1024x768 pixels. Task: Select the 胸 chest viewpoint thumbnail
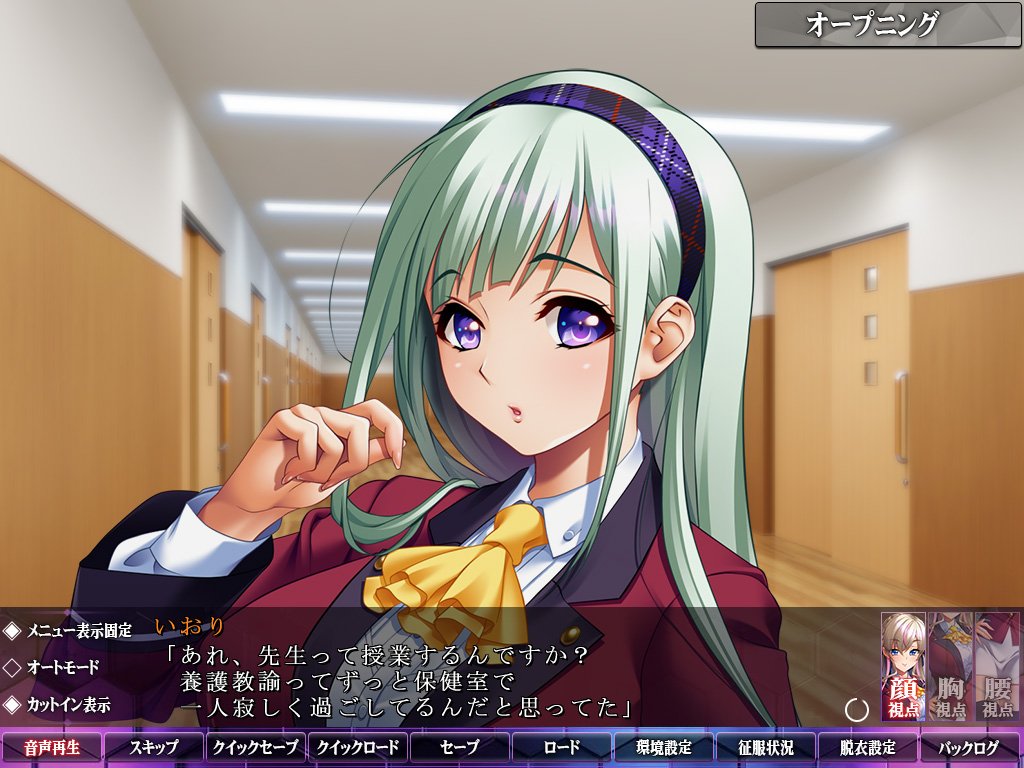[950, 666]
